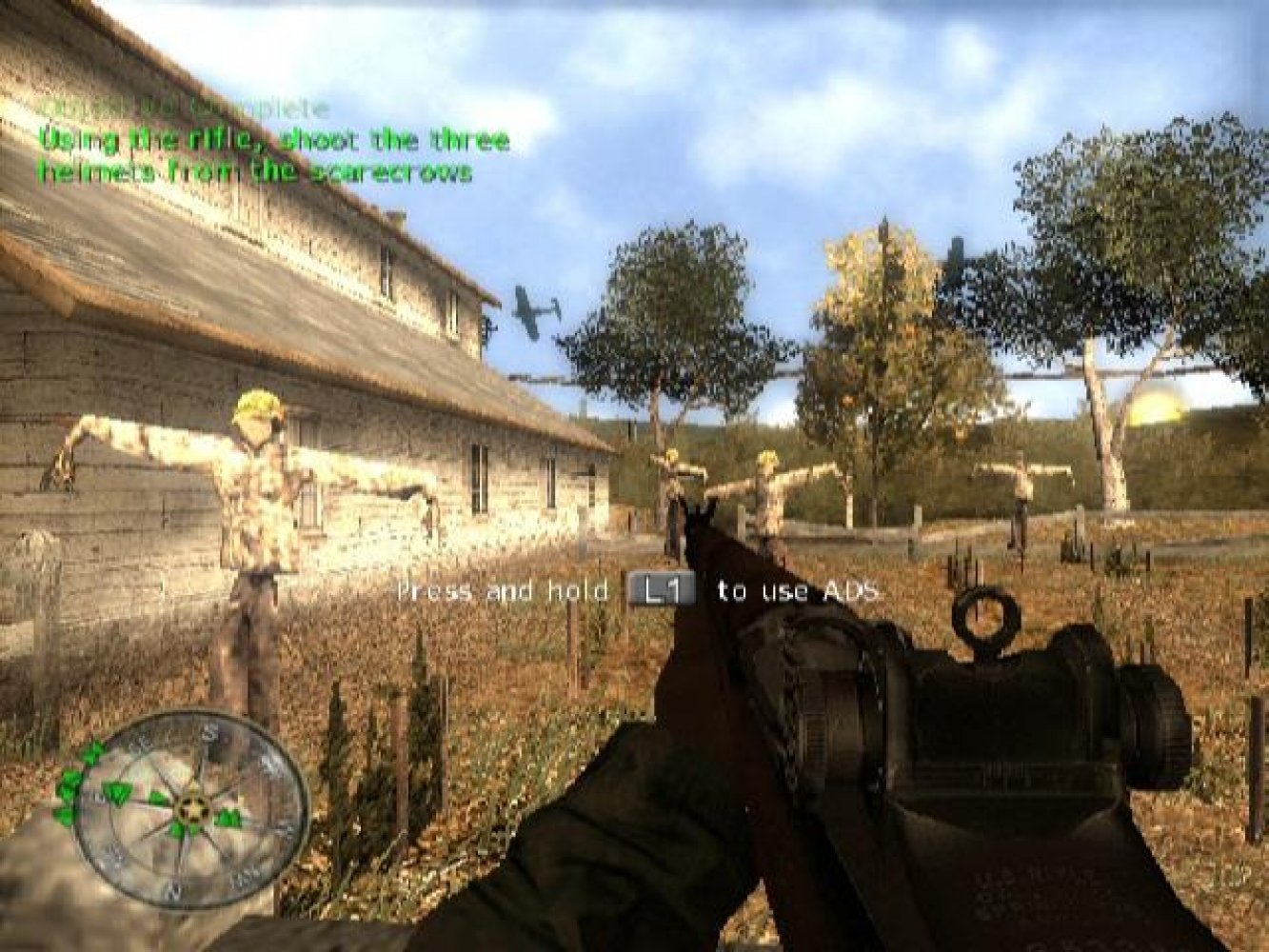This screenshot has width=1269, height=952.
Task: Click the compass in the corner
Action: [190, 807]
